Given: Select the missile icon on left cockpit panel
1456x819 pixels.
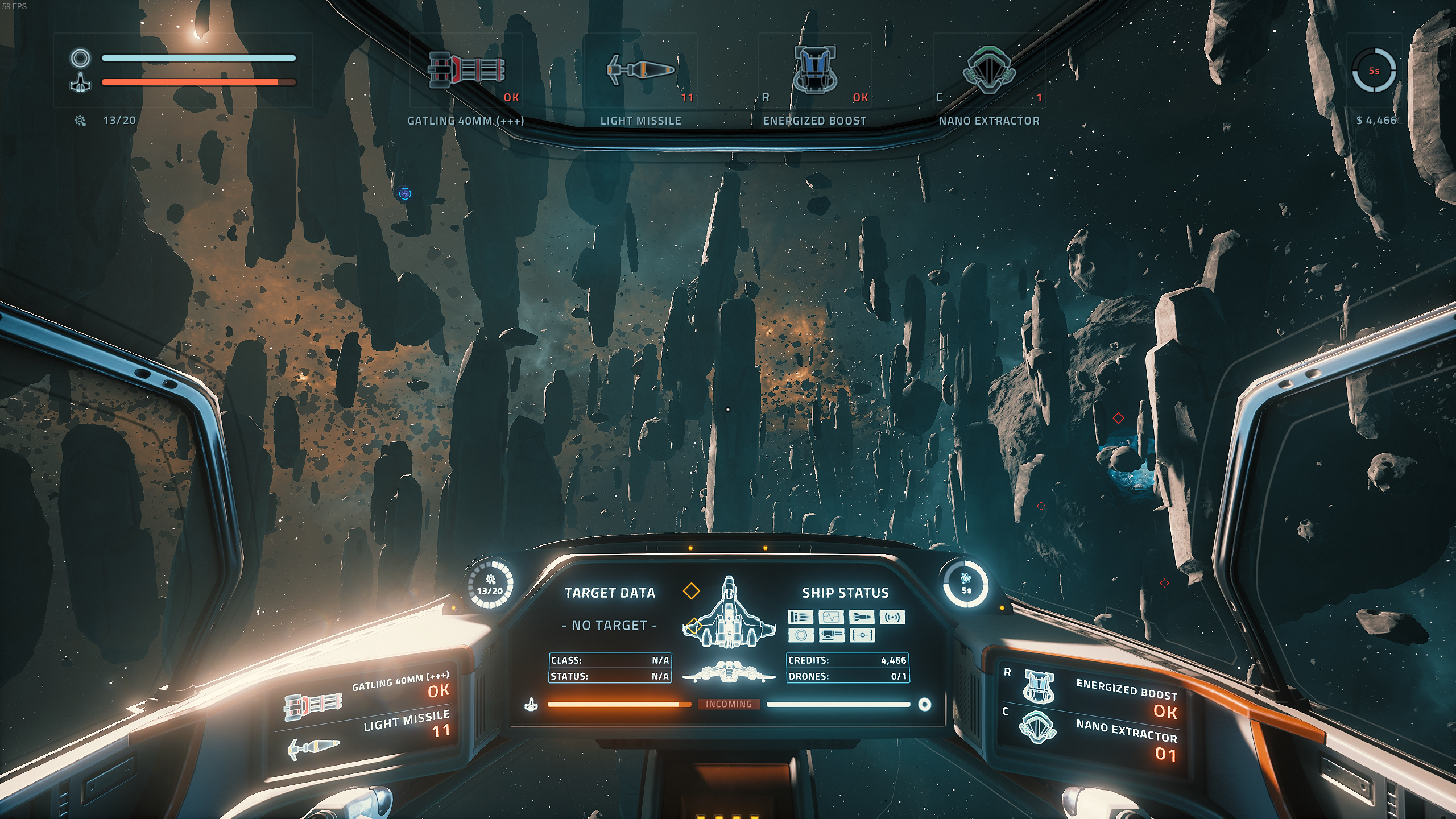Looking at the screenshot, I should pos(313,747).
